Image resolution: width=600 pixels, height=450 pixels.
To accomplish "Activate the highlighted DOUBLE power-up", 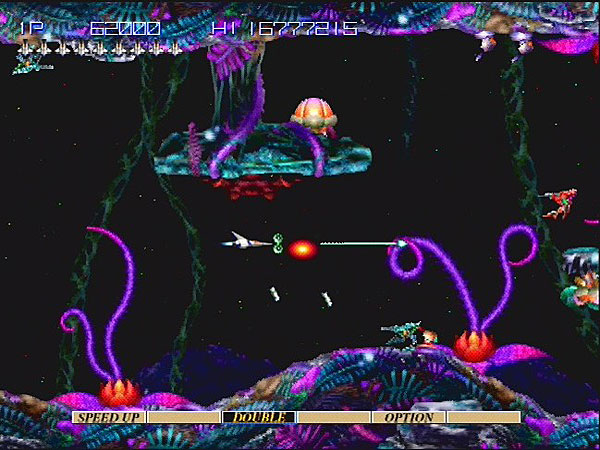I will coord(259,417).
